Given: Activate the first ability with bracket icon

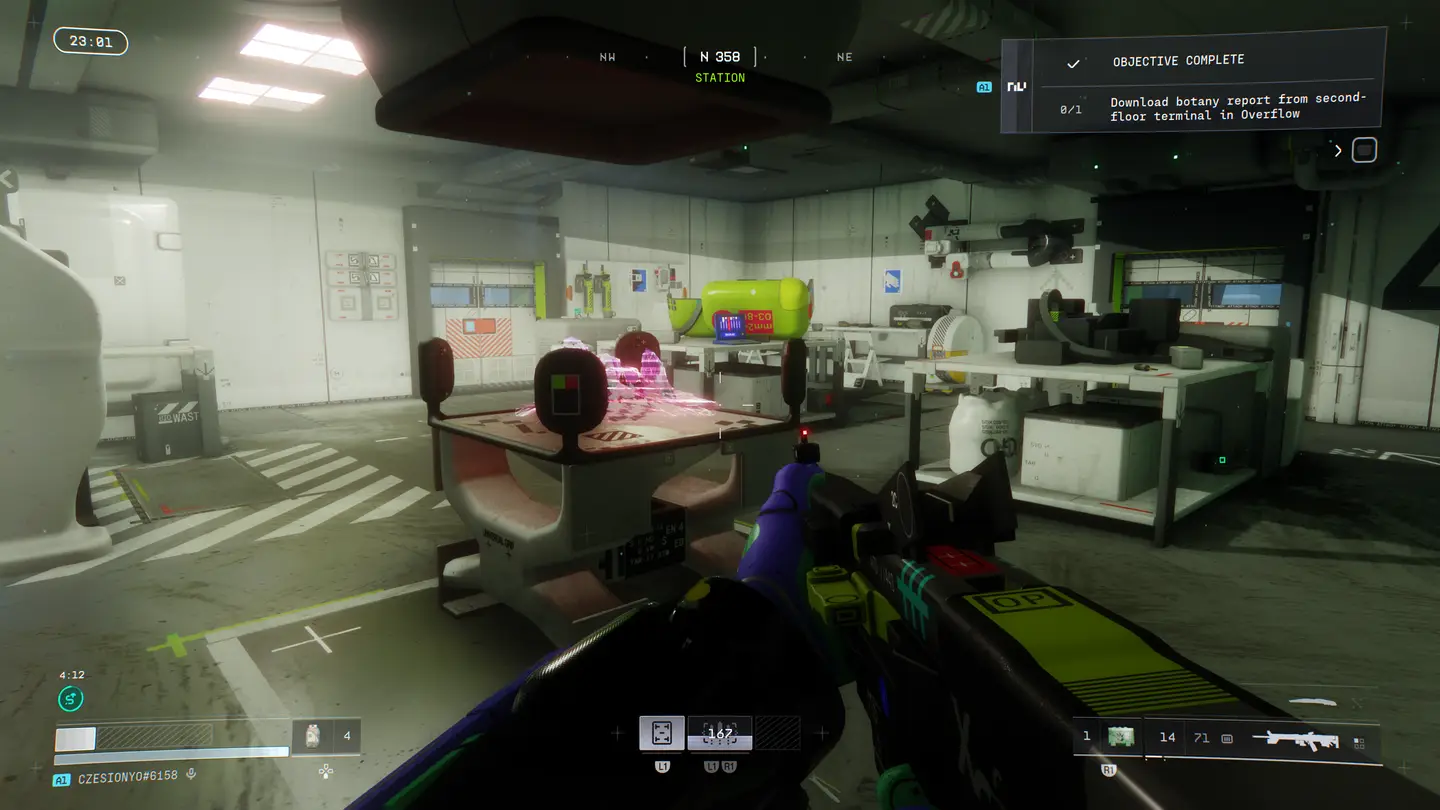Looking at the screenshot, I should coord(662,733).
